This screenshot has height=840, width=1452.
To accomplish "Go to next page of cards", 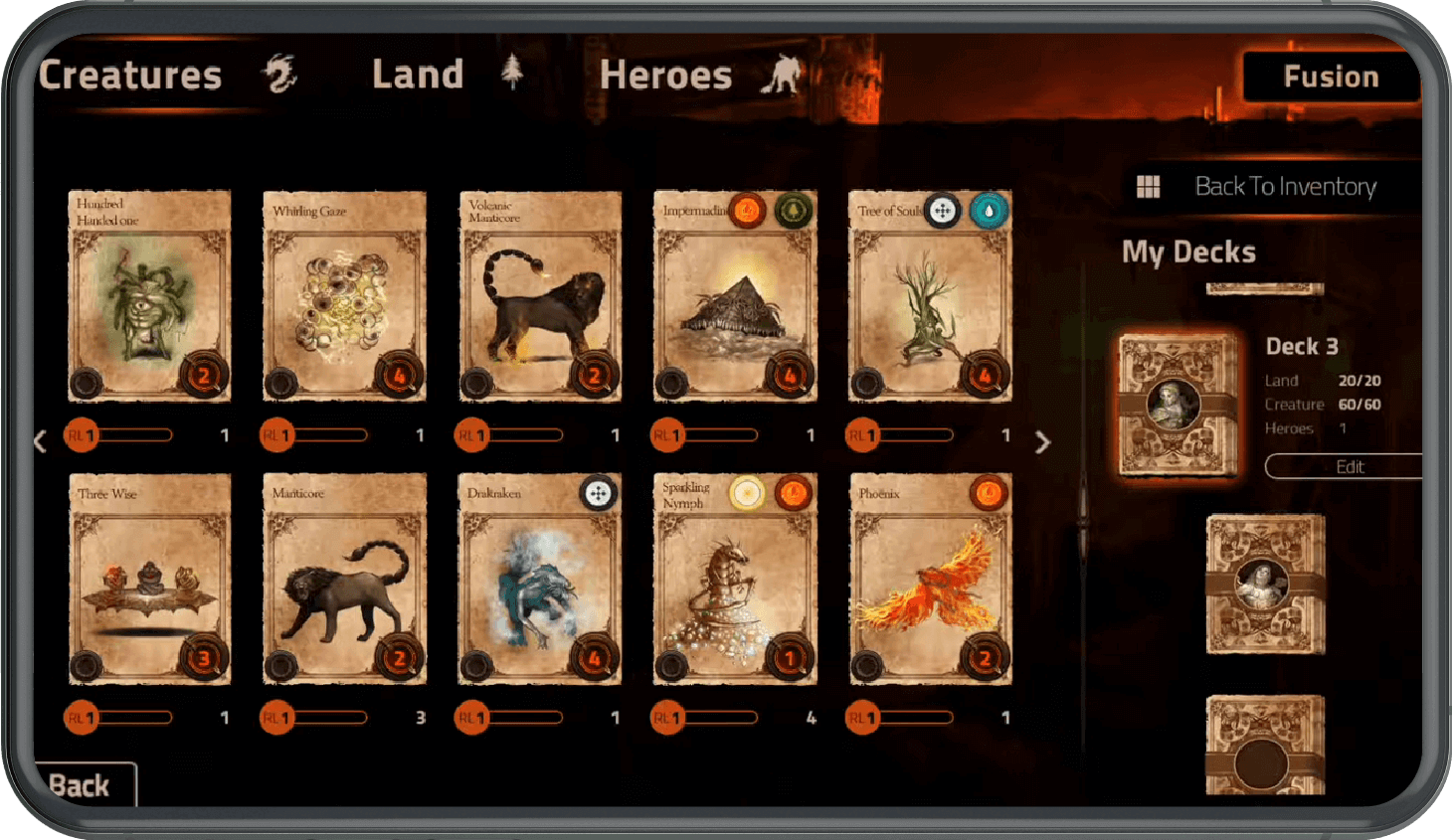I will point(1042,442).
